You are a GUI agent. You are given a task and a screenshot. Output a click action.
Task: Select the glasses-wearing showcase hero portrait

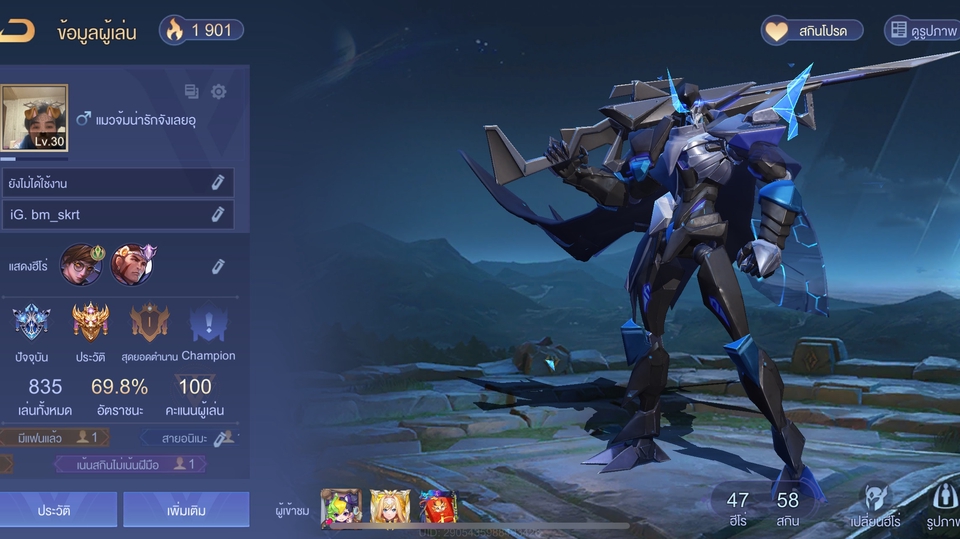(81, 265)
